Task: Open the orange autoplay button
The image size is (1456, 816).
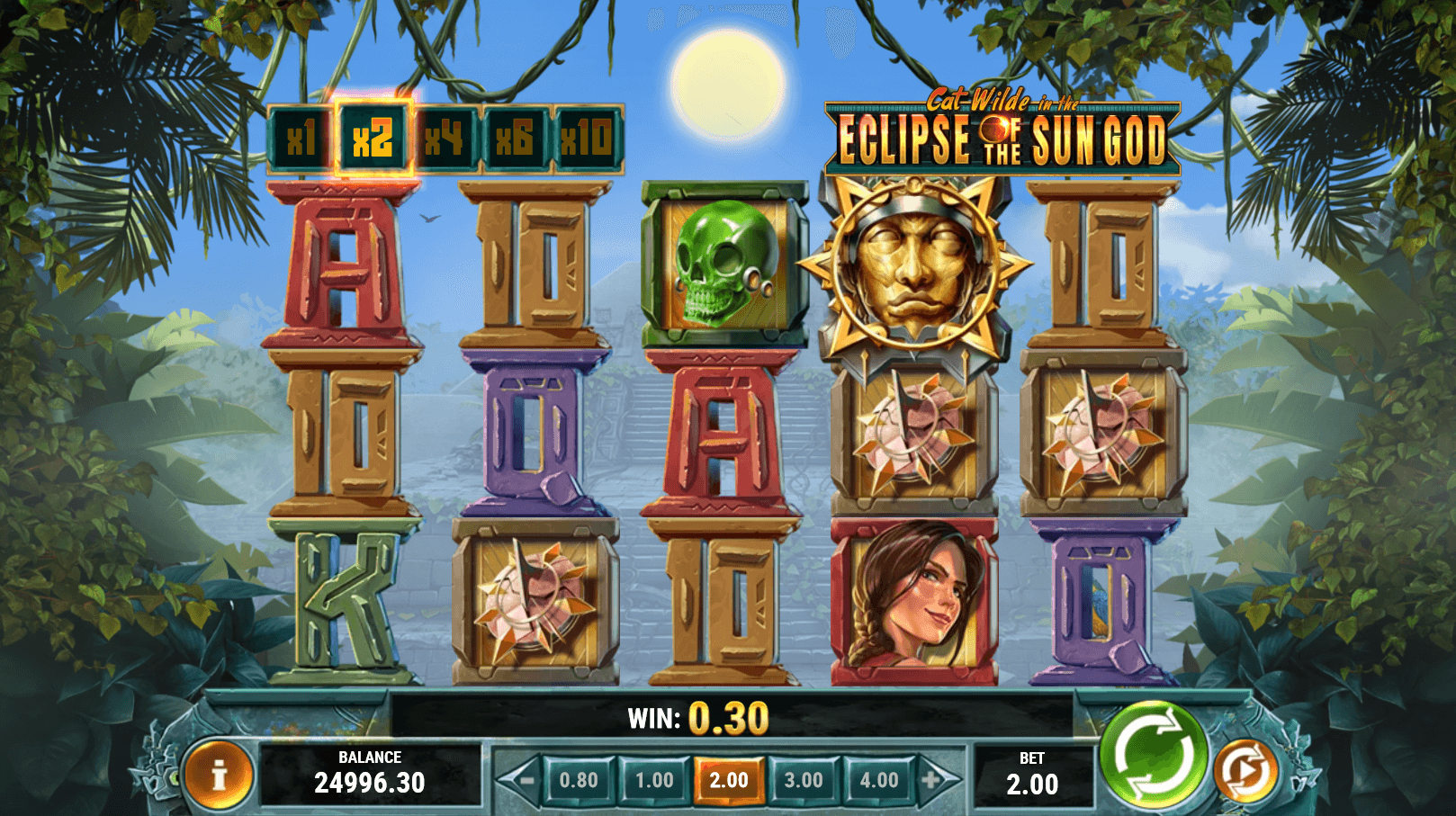Action: point(1245,772)
